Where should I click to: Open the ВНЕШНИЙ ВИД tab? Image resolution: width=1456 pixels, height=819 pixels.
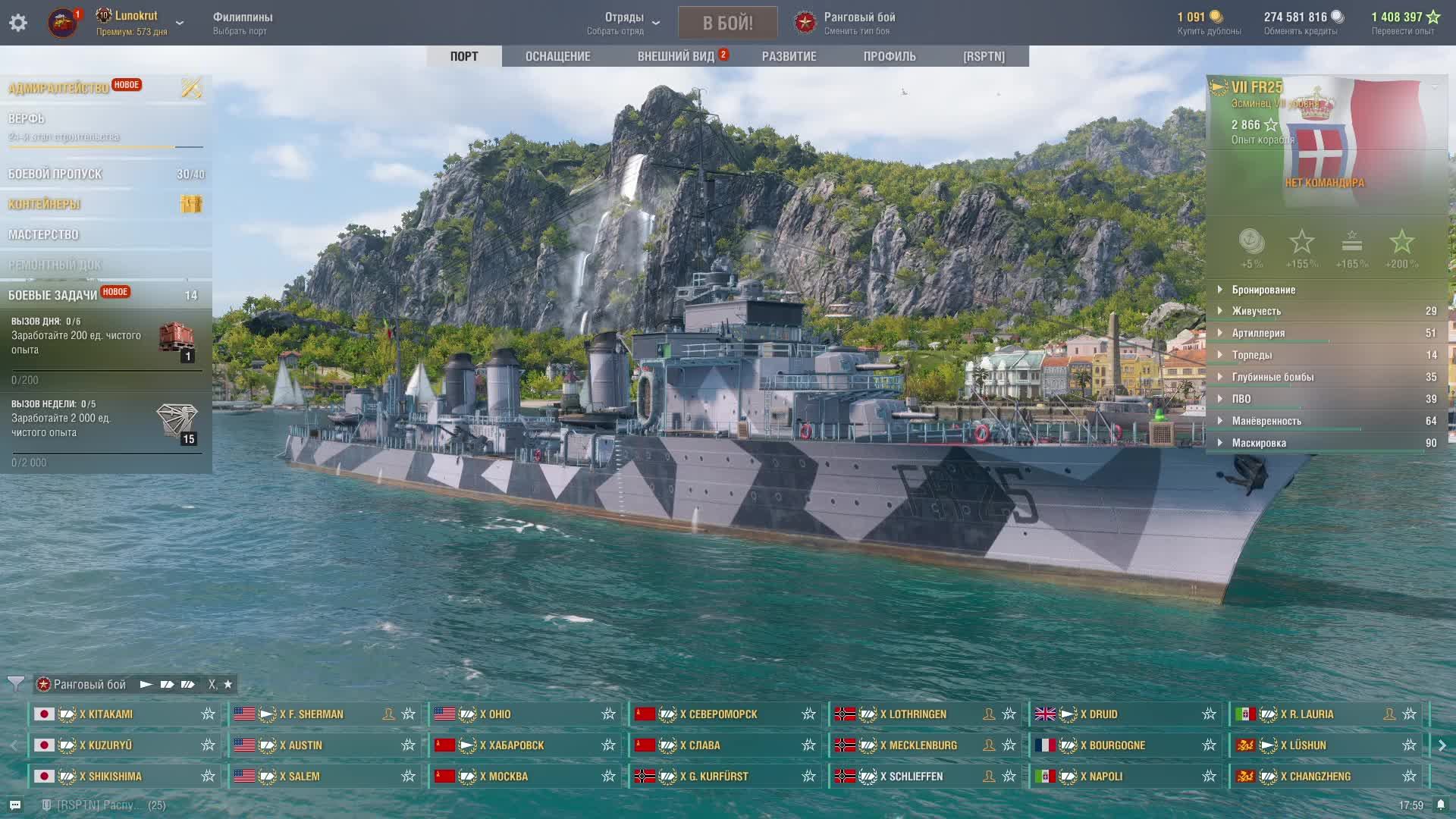point(676,56)
